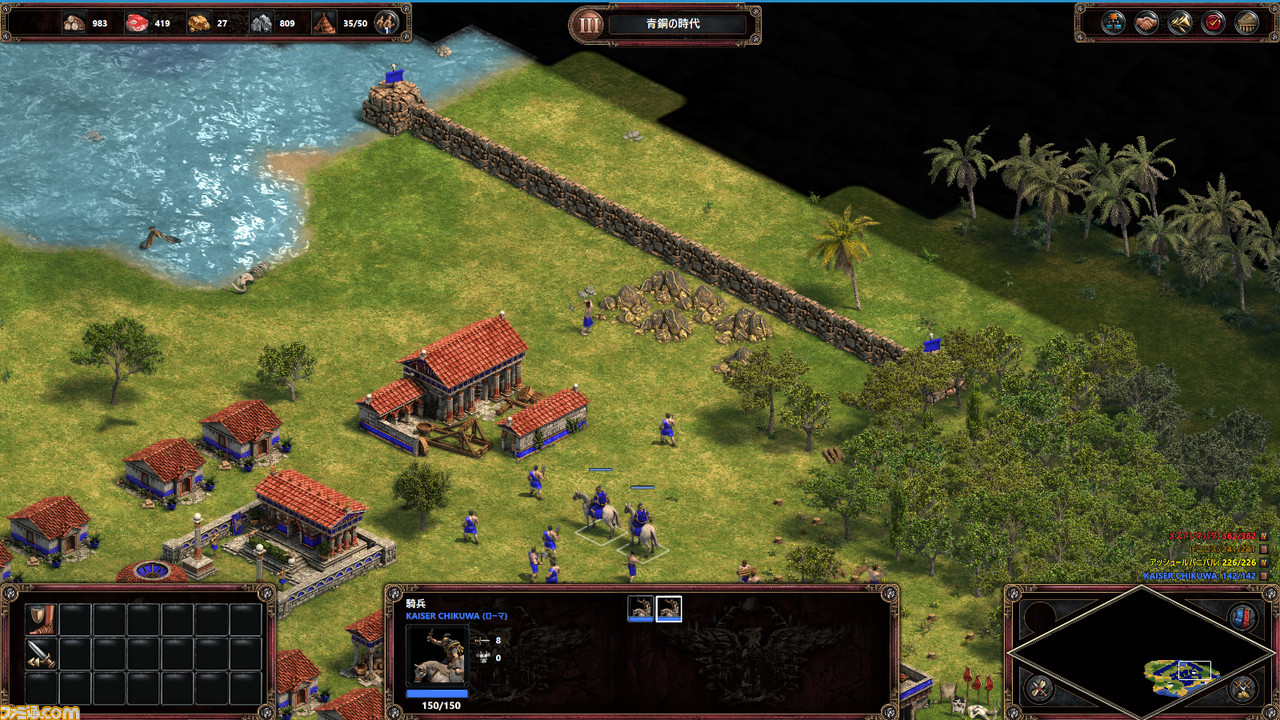The height and width of the screenshot is (720, 1280).
Task: Choose the sword attack command
Action: (x=41, y=654)
